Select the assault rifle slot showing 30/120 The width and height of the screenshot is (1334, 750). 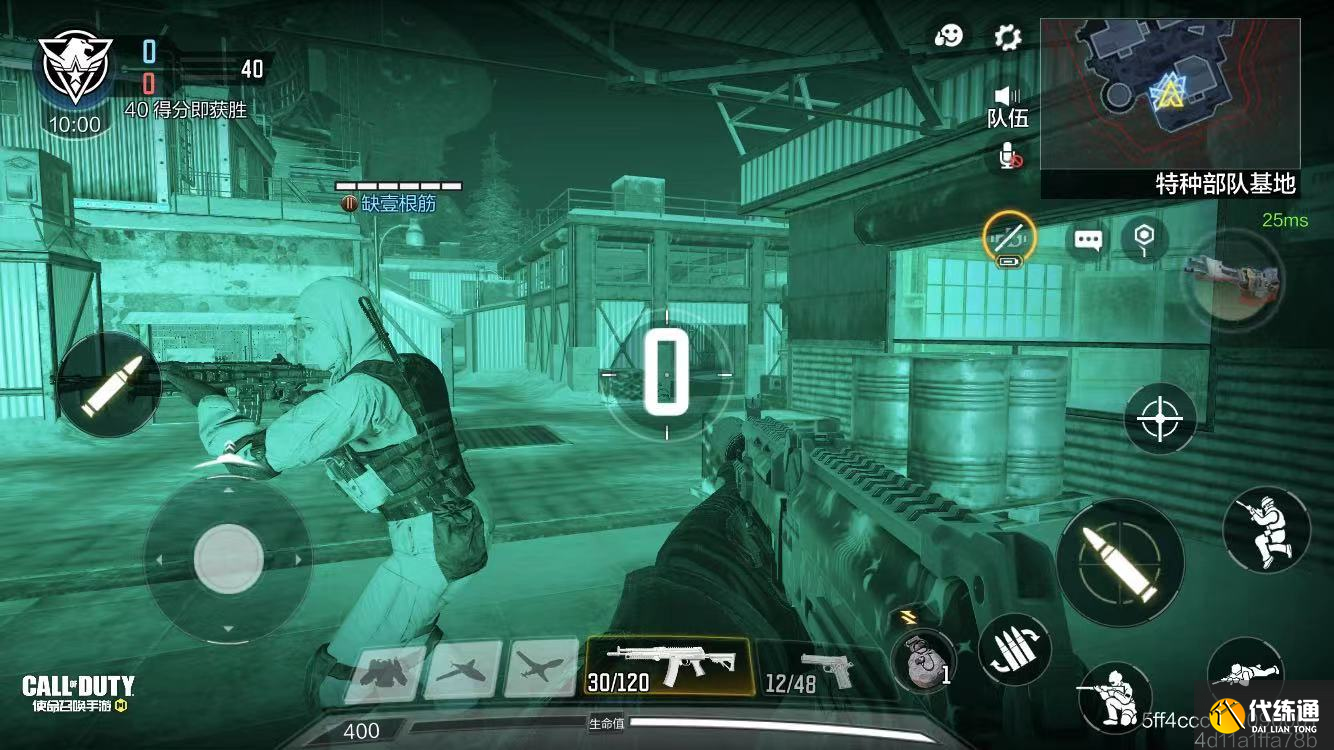(x=668, y=666)
